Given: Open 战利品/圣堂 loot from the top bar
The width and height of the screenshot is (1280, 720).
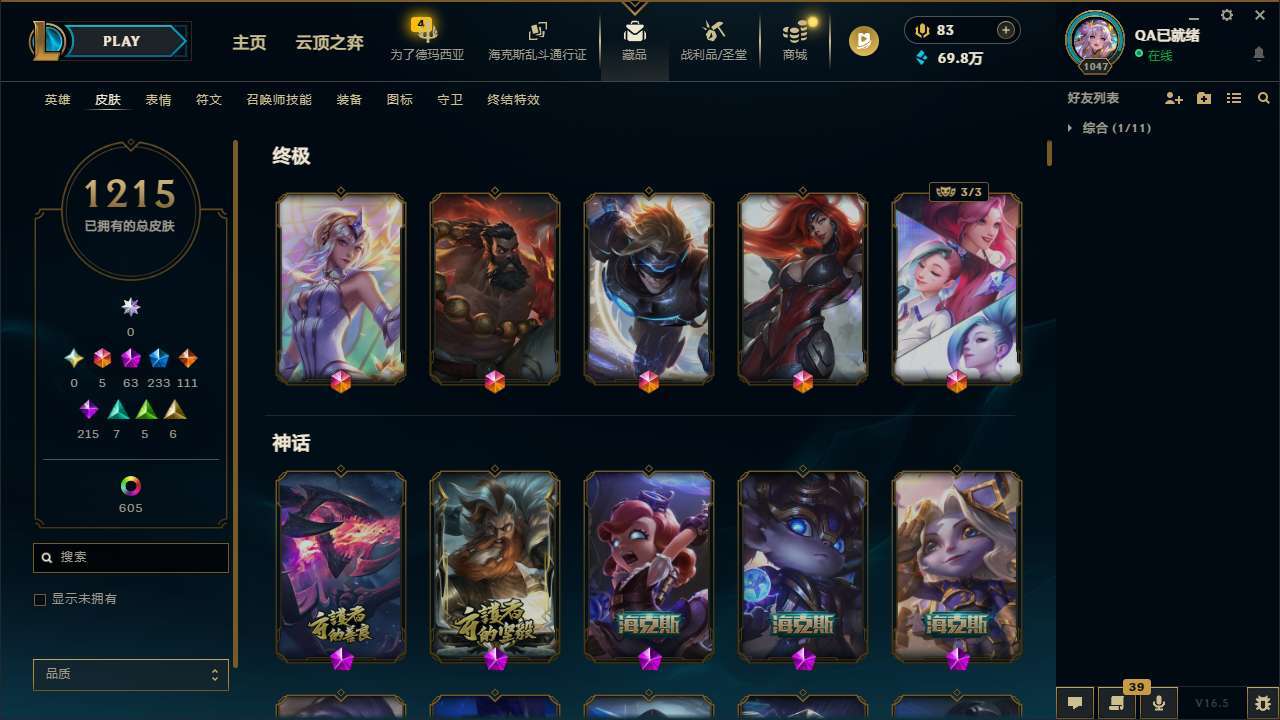Looking at the screenshot, I should tap(713, 44).
